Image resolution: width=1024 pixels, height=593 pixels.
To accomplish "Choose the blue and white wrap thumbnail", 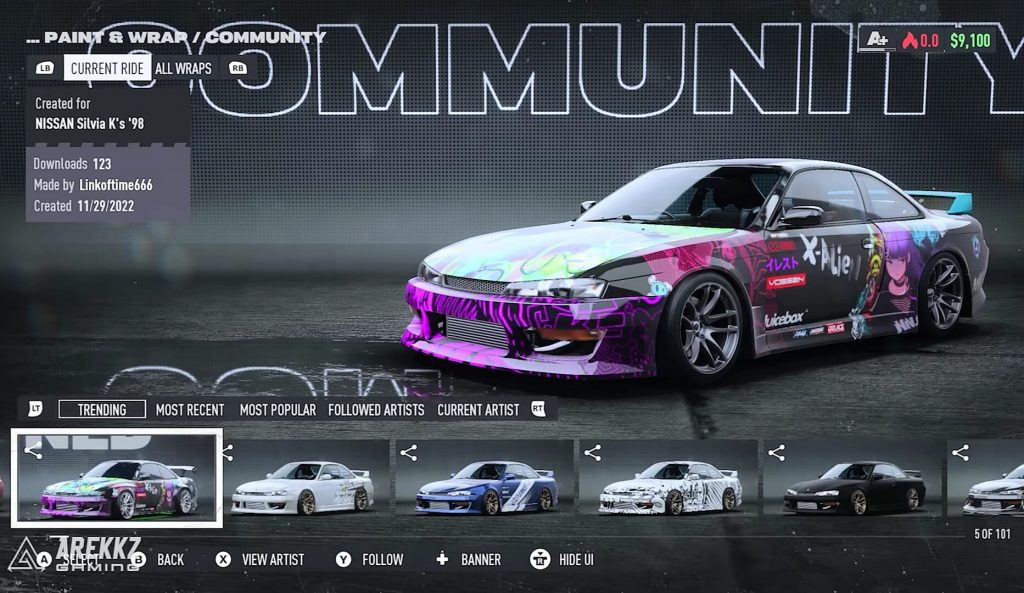I will pyautogui.click(x=486, y=486).
